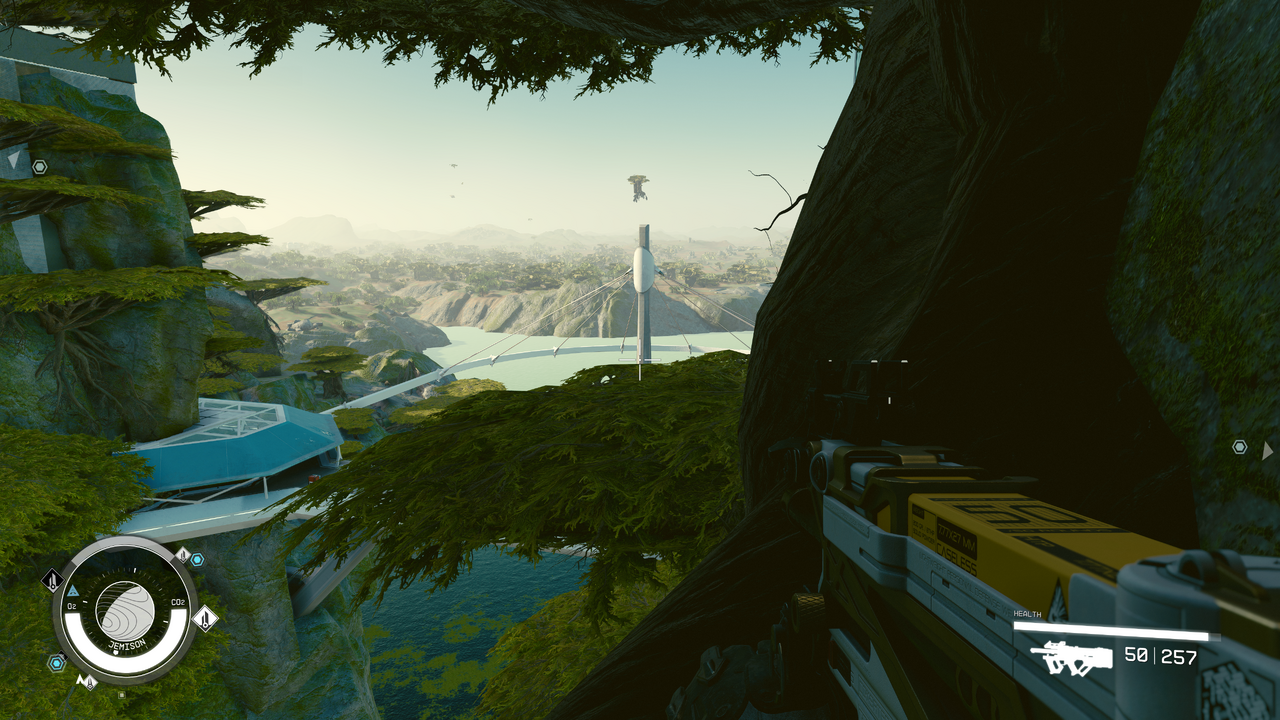Select the black thermometer marker left of the compass

click(52, 580)
